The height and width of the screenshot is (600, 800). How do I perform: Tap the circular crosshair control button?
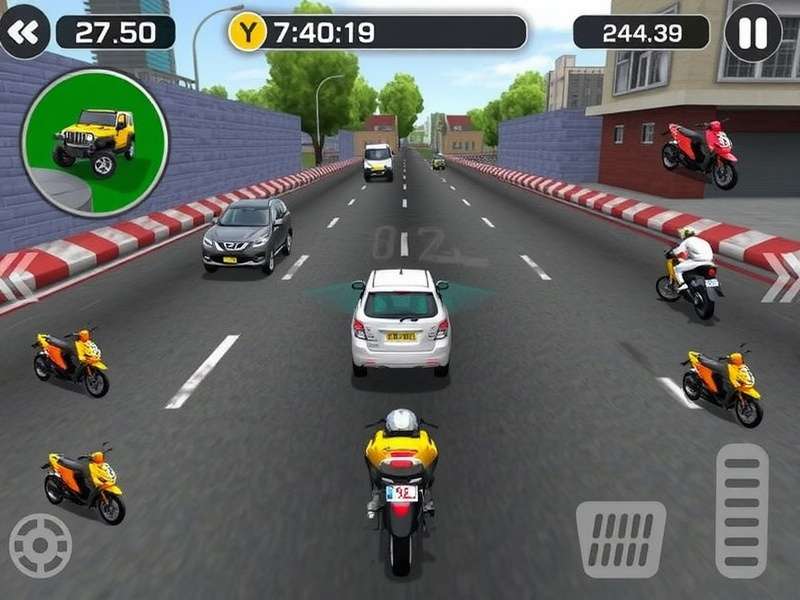[x=40, y=545]
